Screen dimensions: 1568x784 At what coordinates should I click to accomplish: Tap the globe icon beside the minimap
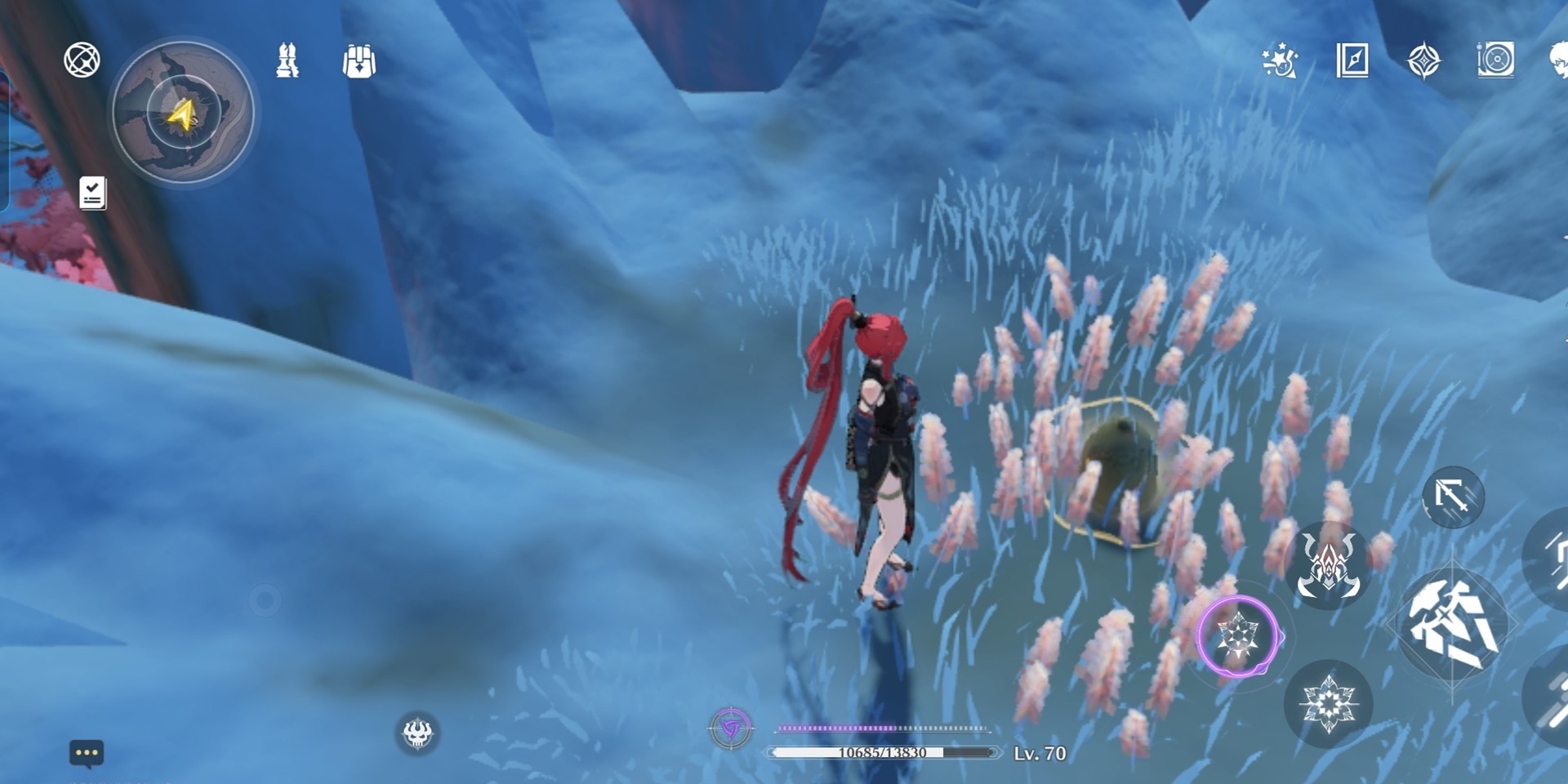(82, 60)
